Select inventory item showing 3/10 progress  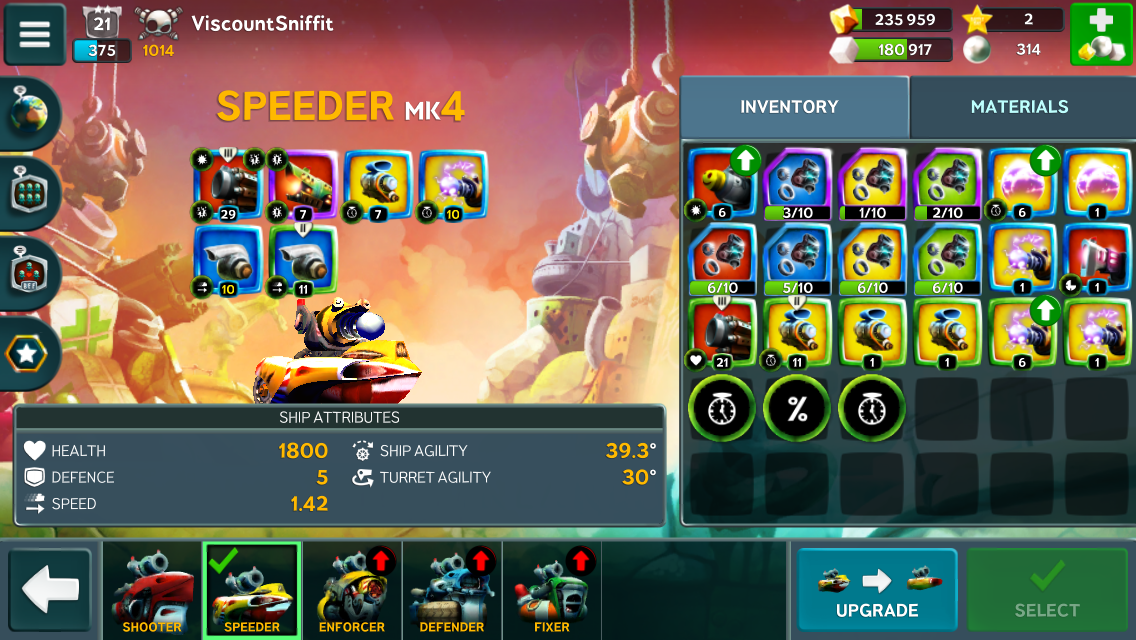pos(797,182)
